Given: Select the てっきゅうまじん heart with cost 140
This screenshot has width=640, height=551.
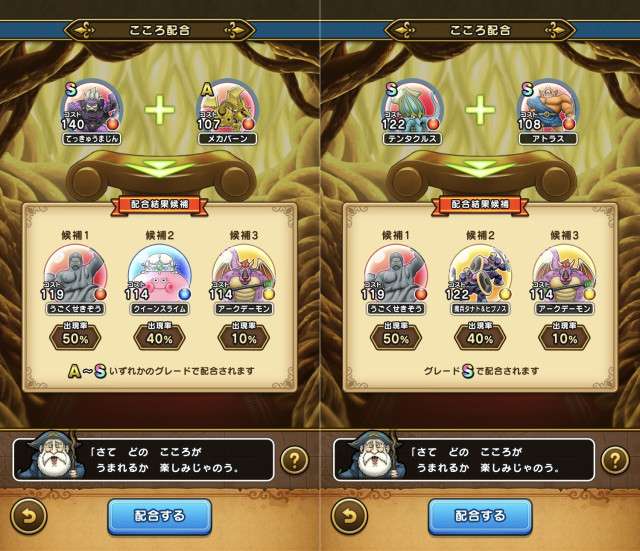Looking at the screenshot, I should click(91, 109).
